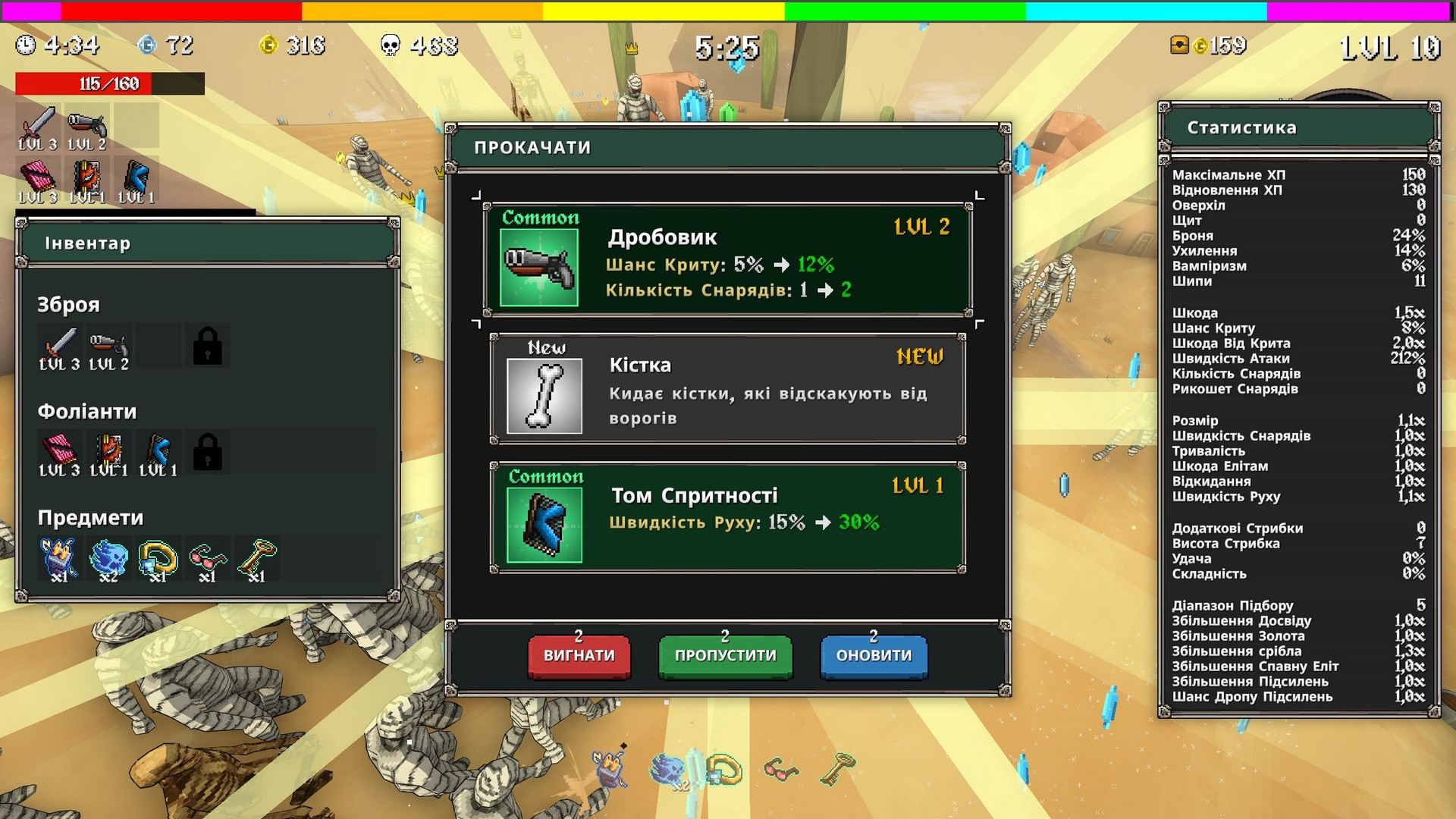Select the sword slot in Зброя inventory
This screenshot has width=1456, height=819.
(59, 347)
